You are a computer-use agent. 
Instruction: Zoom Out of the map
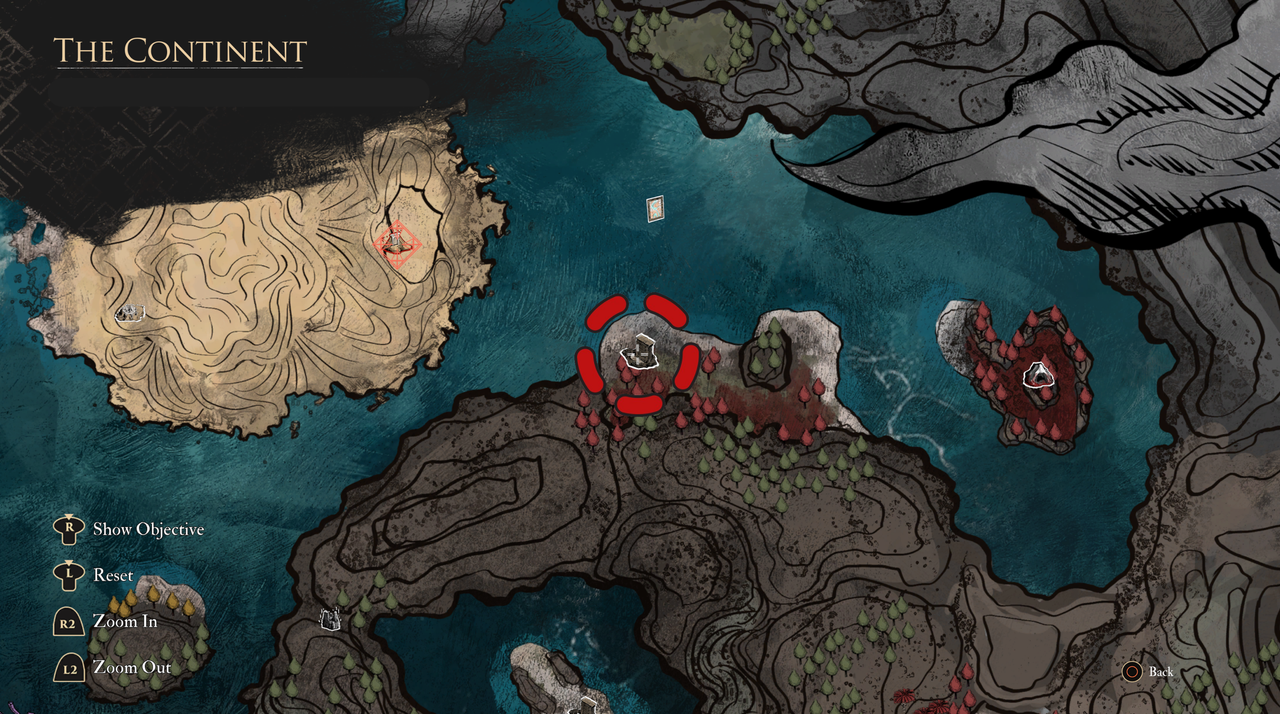131,667
